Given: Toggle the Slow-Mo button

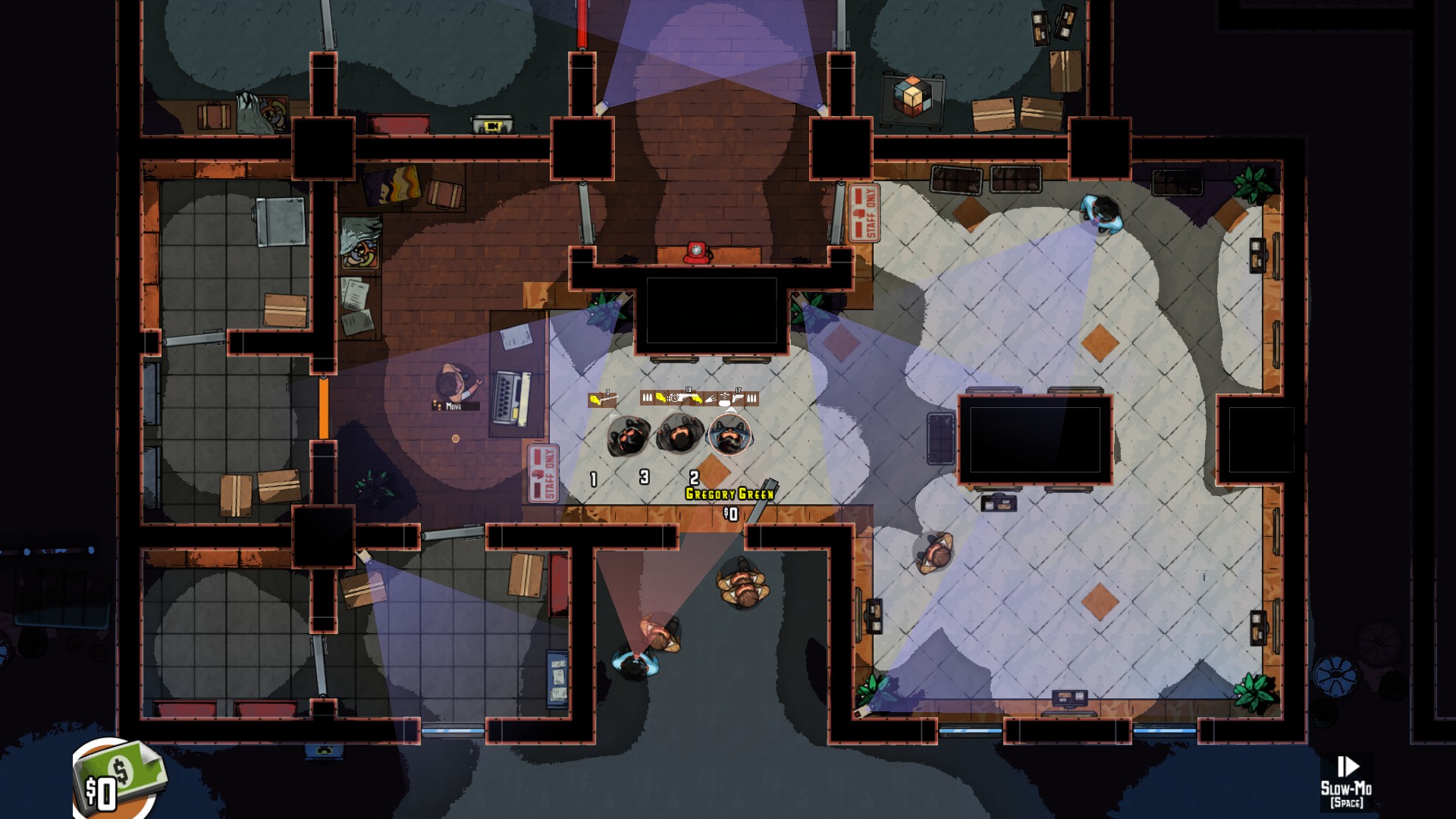Looking at the screenshot, I should click(x=1346, y=780).
